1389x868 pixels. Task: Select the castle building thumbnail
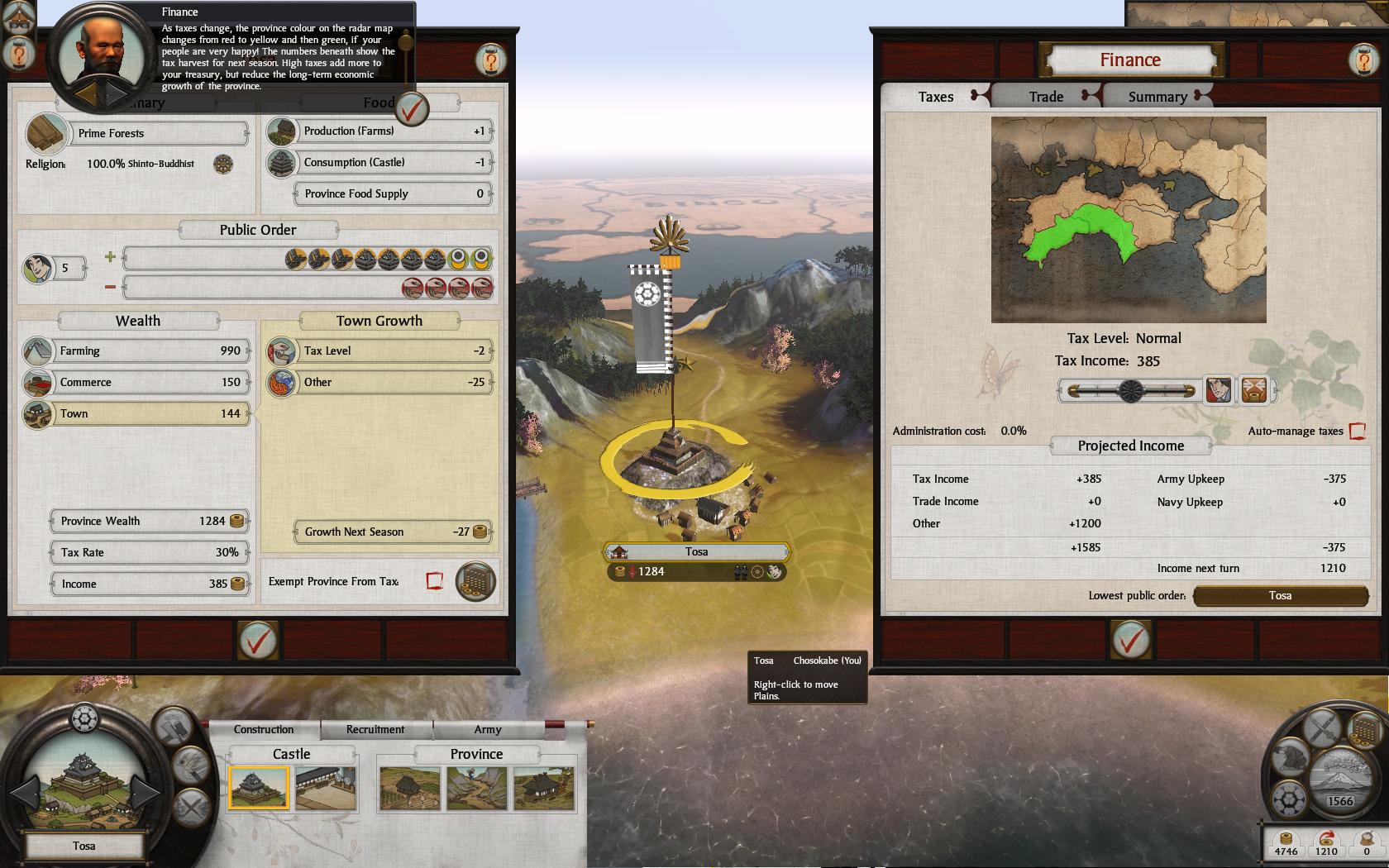[259, 788]
